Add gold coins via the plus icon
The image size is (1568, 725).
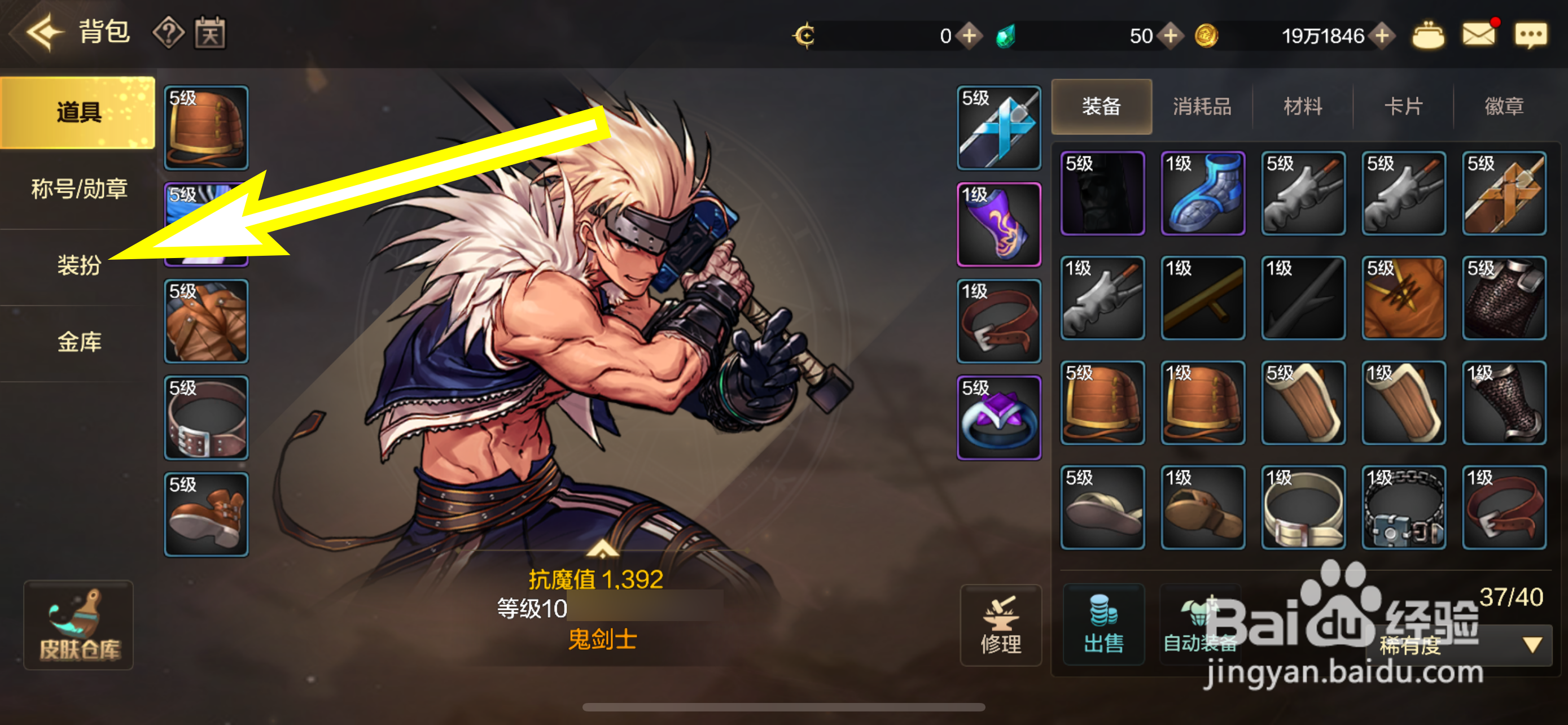(1388, 37)
